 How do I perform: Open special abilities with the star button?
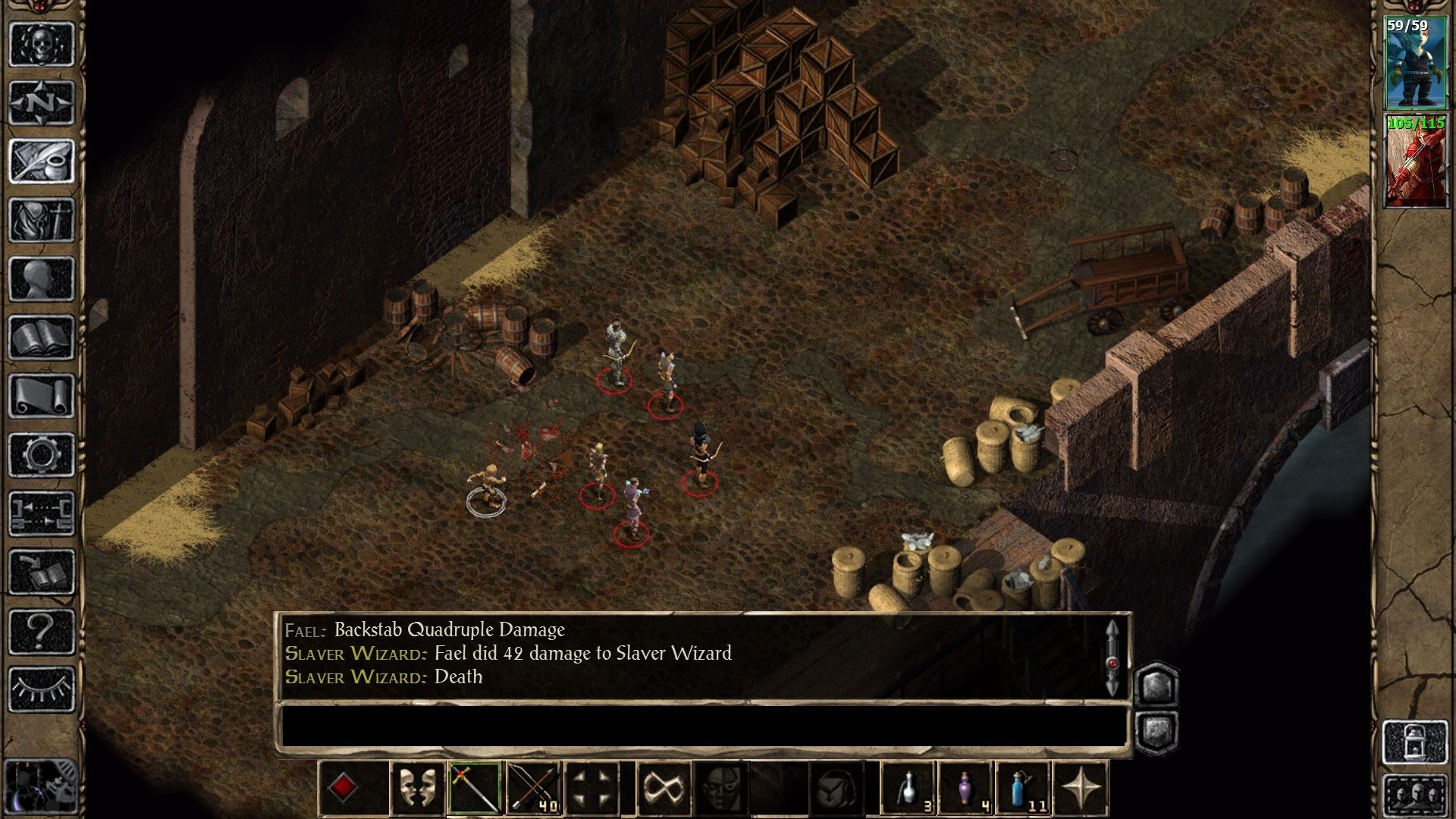pos(1081,789)
